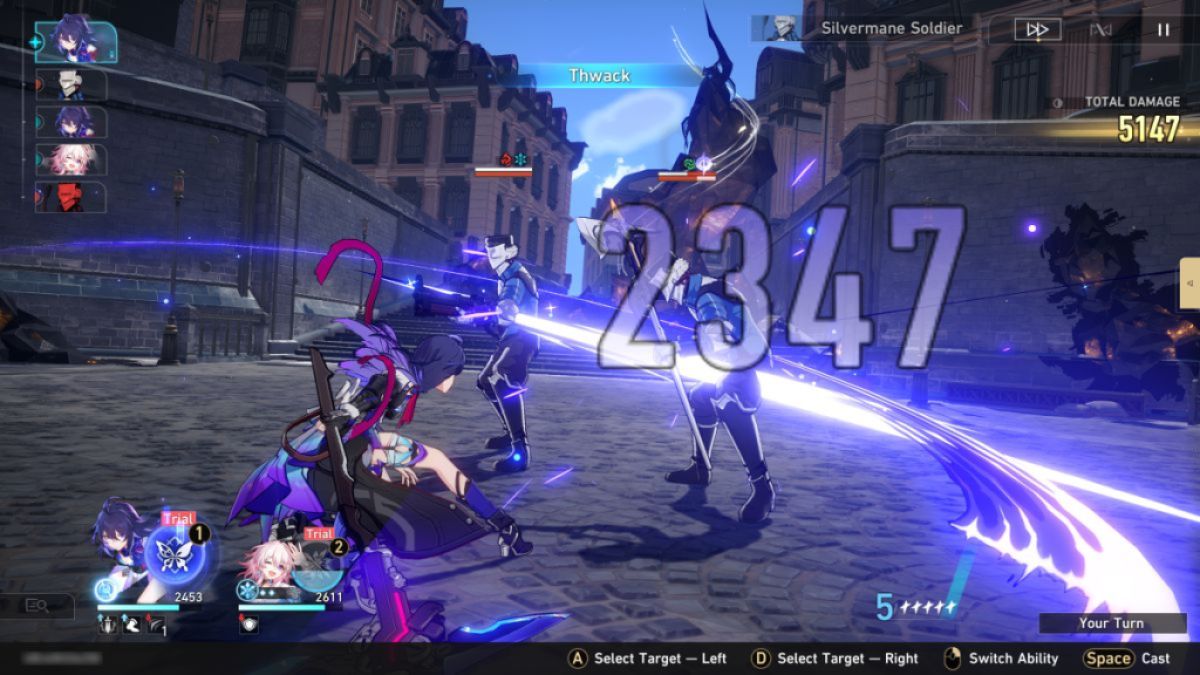The image size is (1200, 675).
Task: Select the March 7th turn order portrait
Action: click(71, 159)
